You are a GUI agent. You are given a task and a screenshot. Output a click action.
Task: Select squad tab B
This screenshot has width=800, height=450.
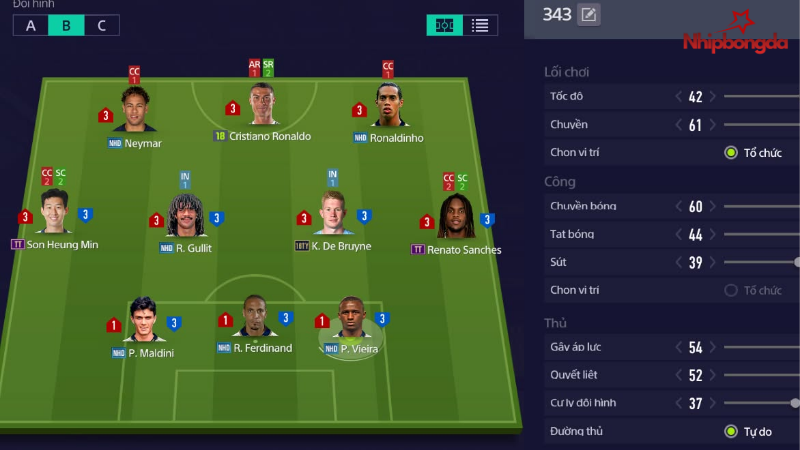[66, 25]
